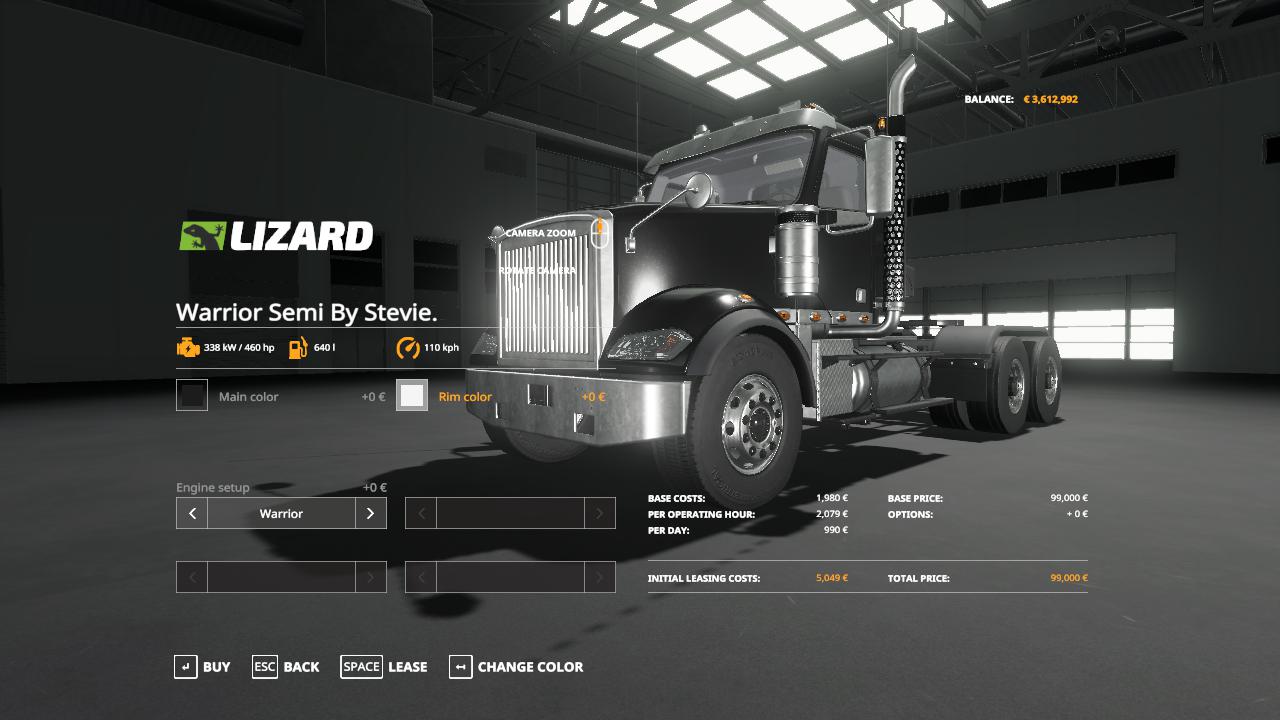Buy the Warrior Semi truck
Image resolution: width=1280 pixels, height=720 pixels.
(202, 667)
